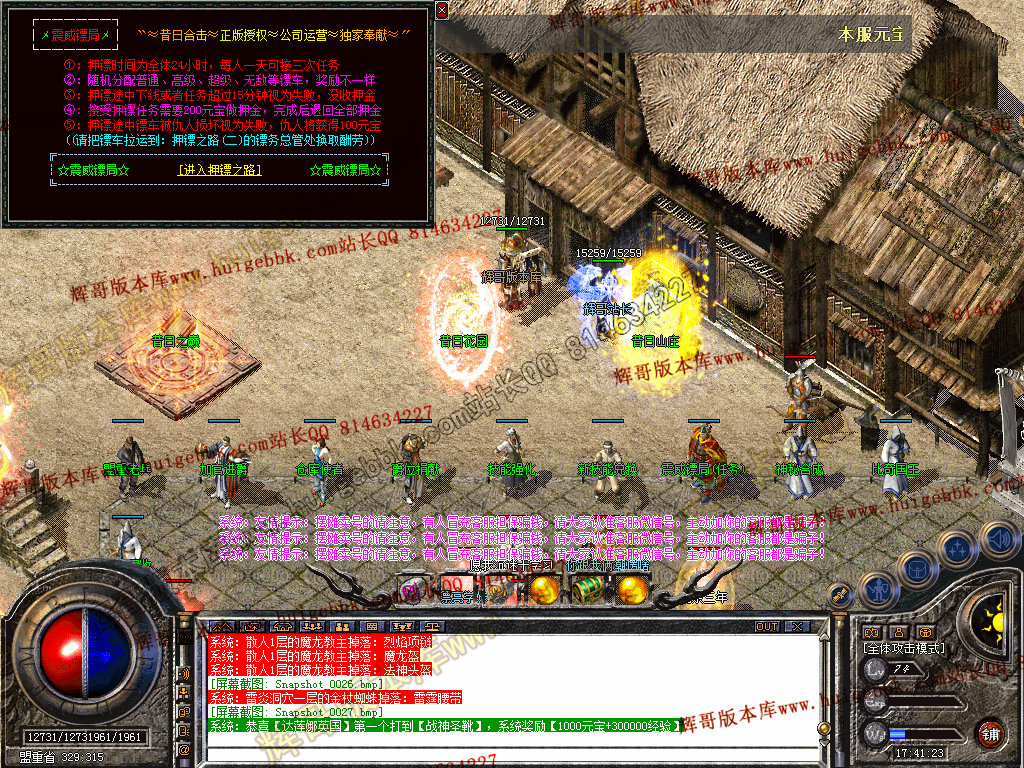Open the skills sparkle round button
1024x768 pixels.
coord(958,548)
